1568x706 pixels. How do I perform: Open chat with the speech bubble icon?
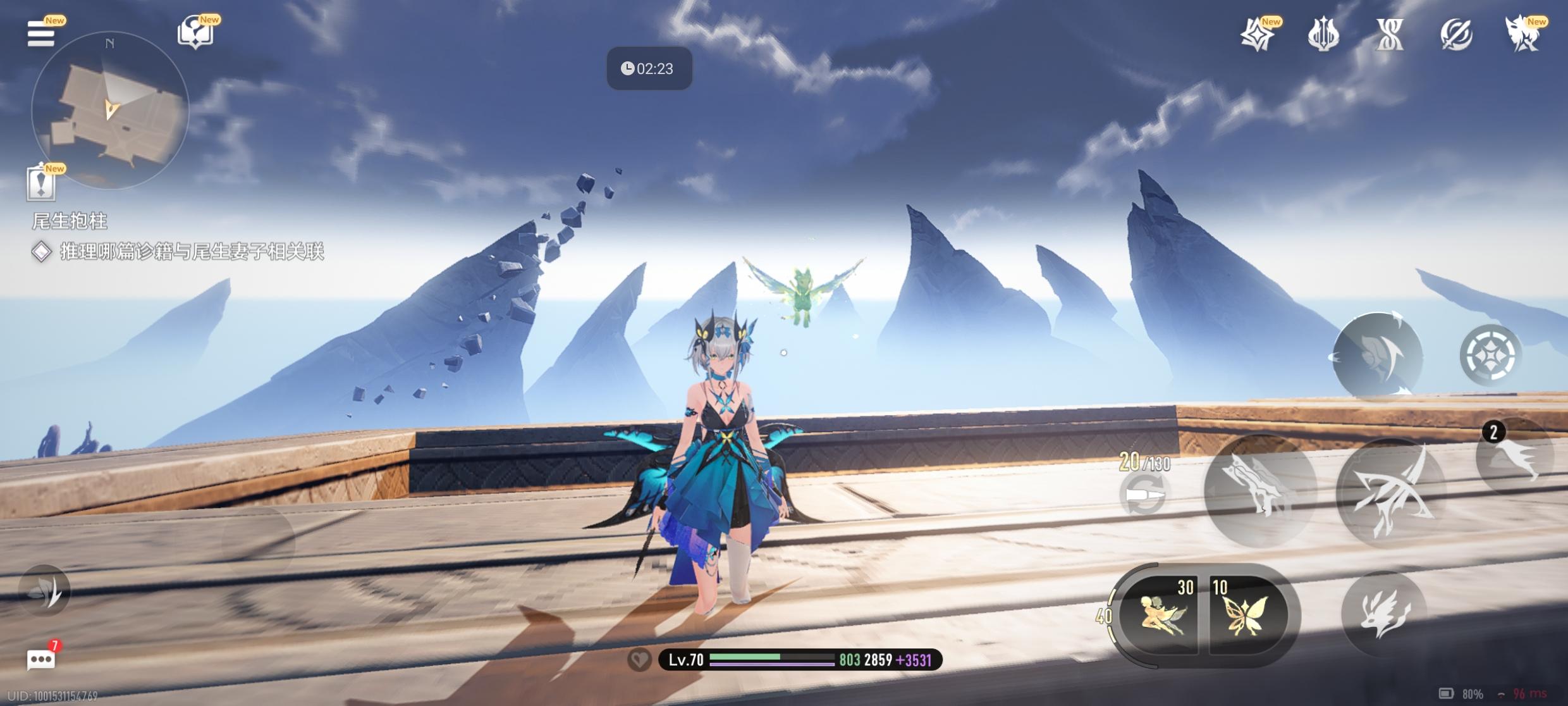[41, 660]
